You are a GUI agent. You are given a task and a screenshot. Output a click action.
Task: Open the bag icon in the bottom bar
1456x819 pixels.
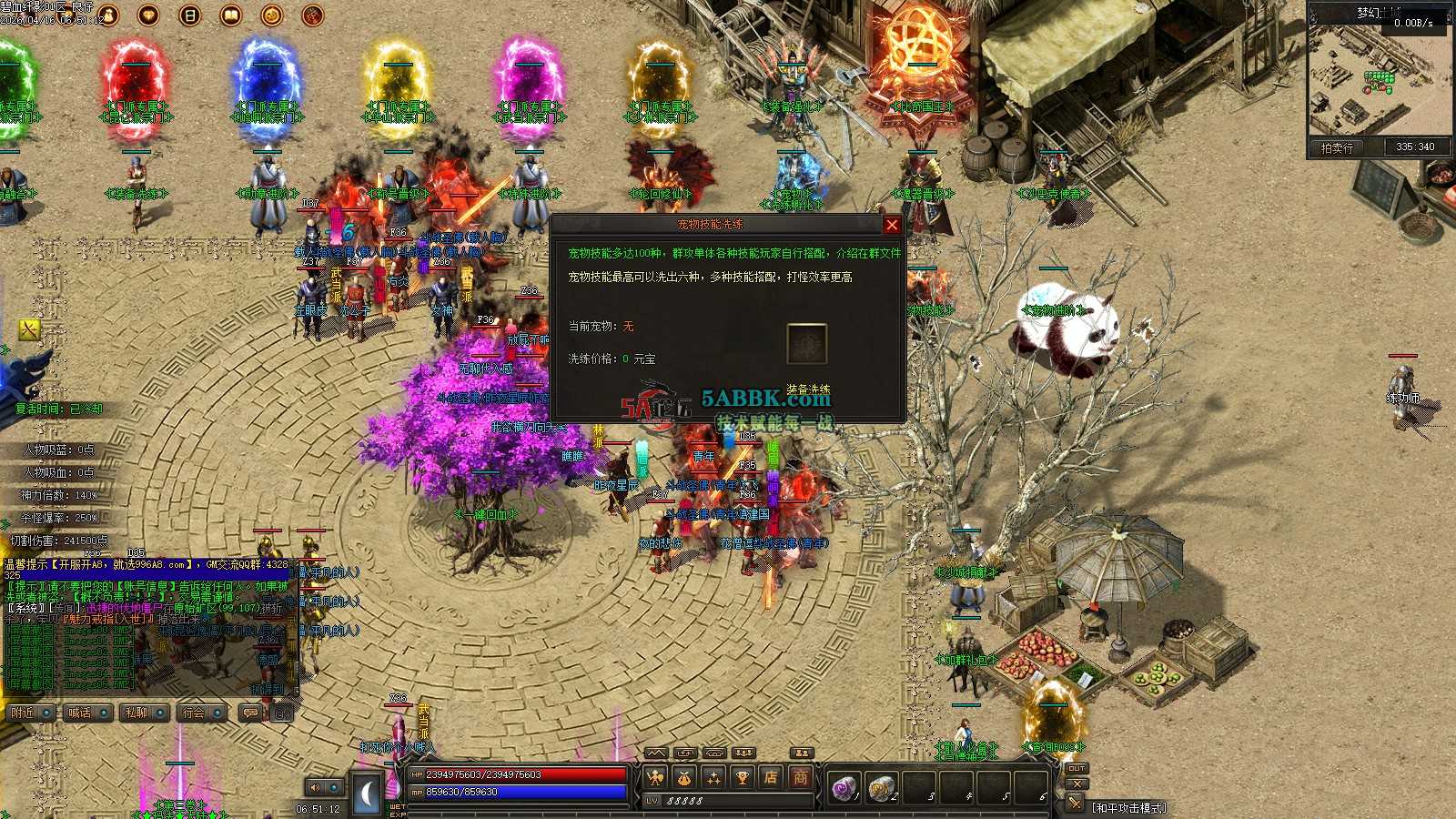(683, 777)
